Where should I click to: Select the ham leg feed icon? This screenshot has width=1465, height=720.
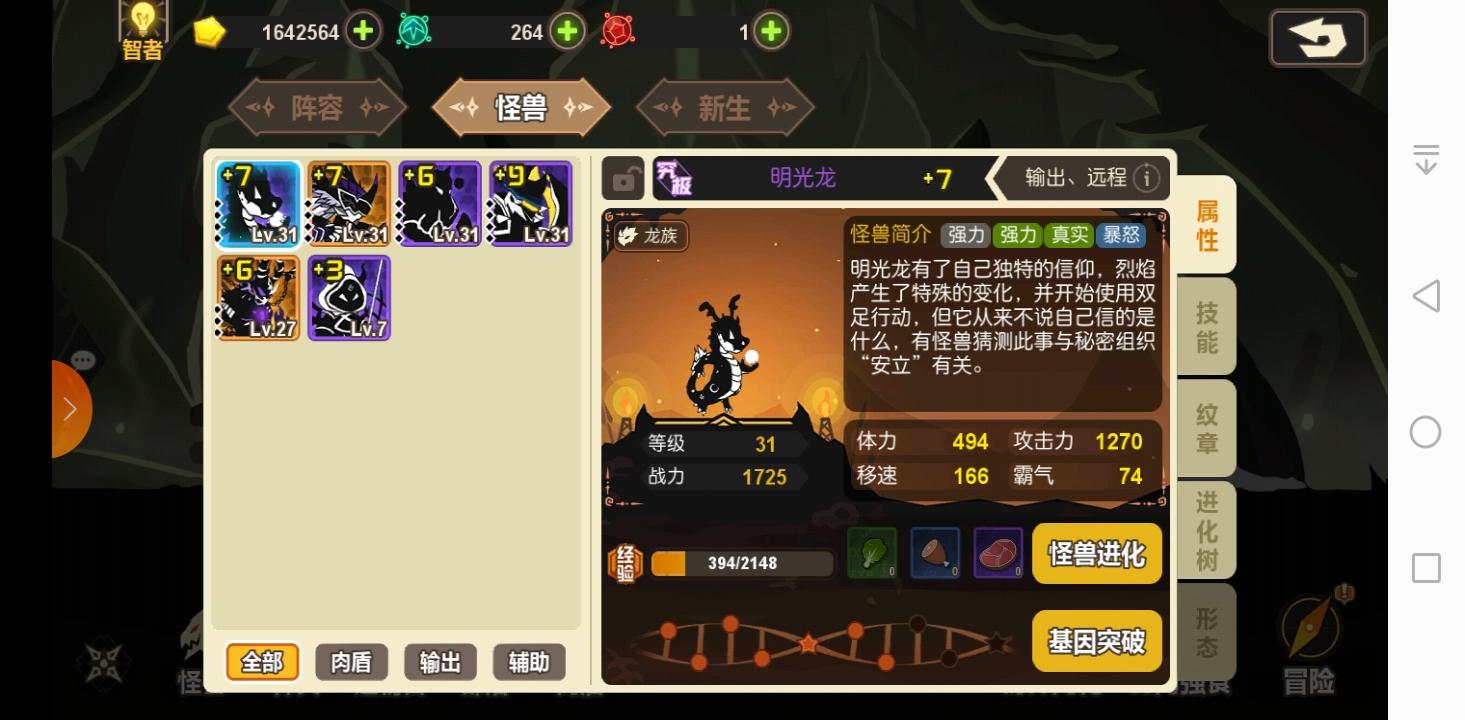click(934, 554)
